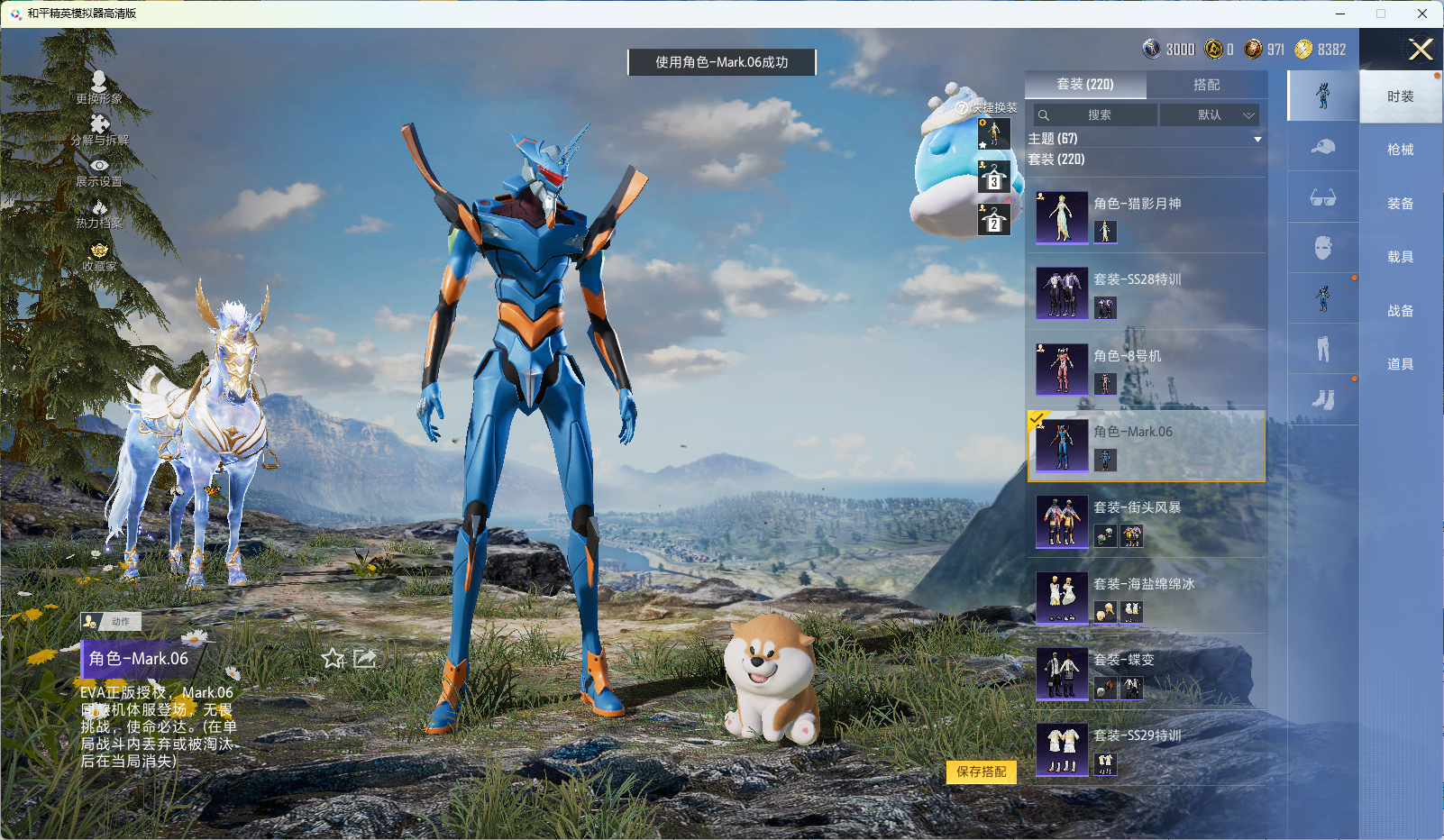Click the 搜索 search field
This screenshot has height=840, width=1444.
1096,115
